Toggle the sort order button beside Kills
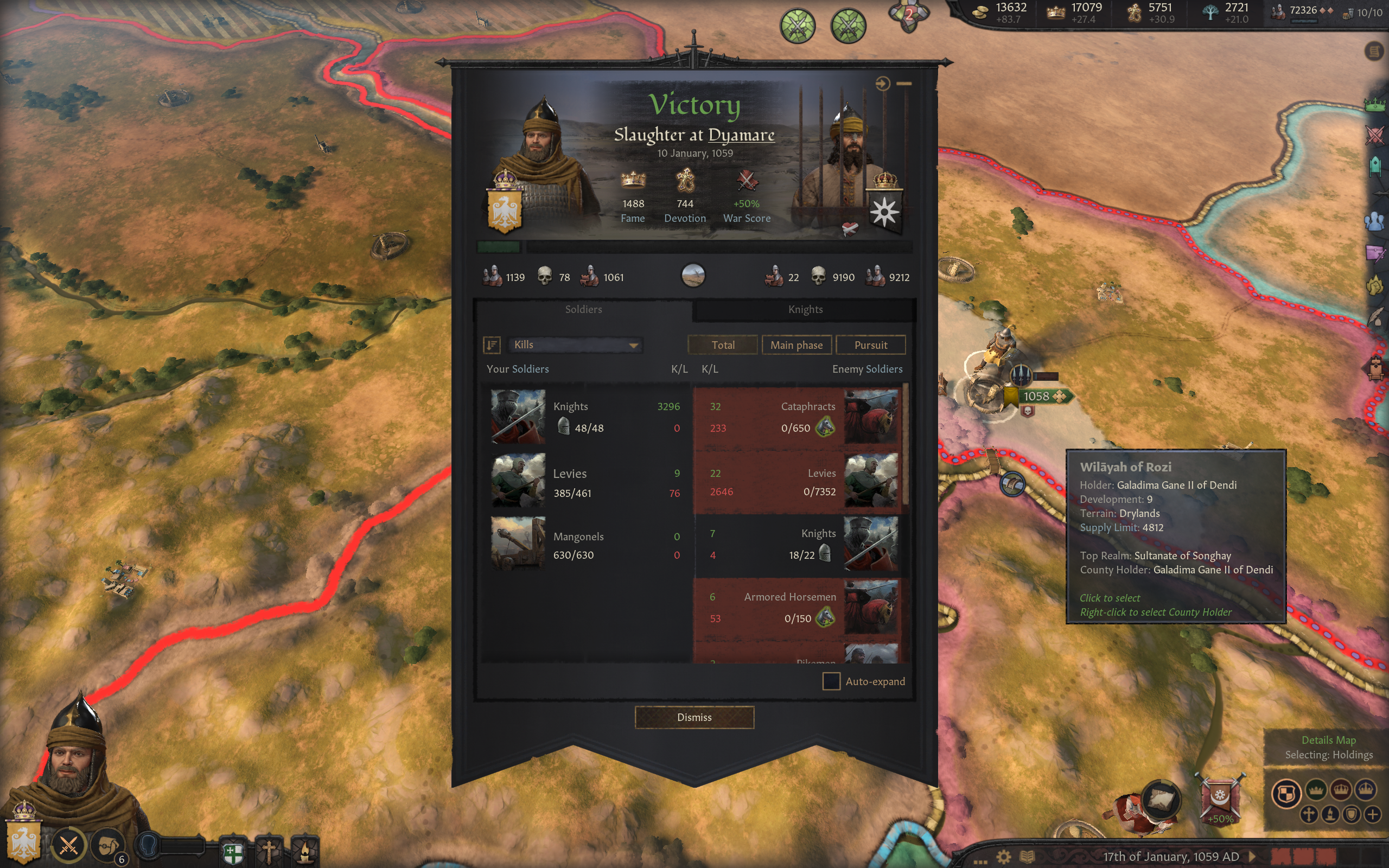 click(x=492, y=344)
